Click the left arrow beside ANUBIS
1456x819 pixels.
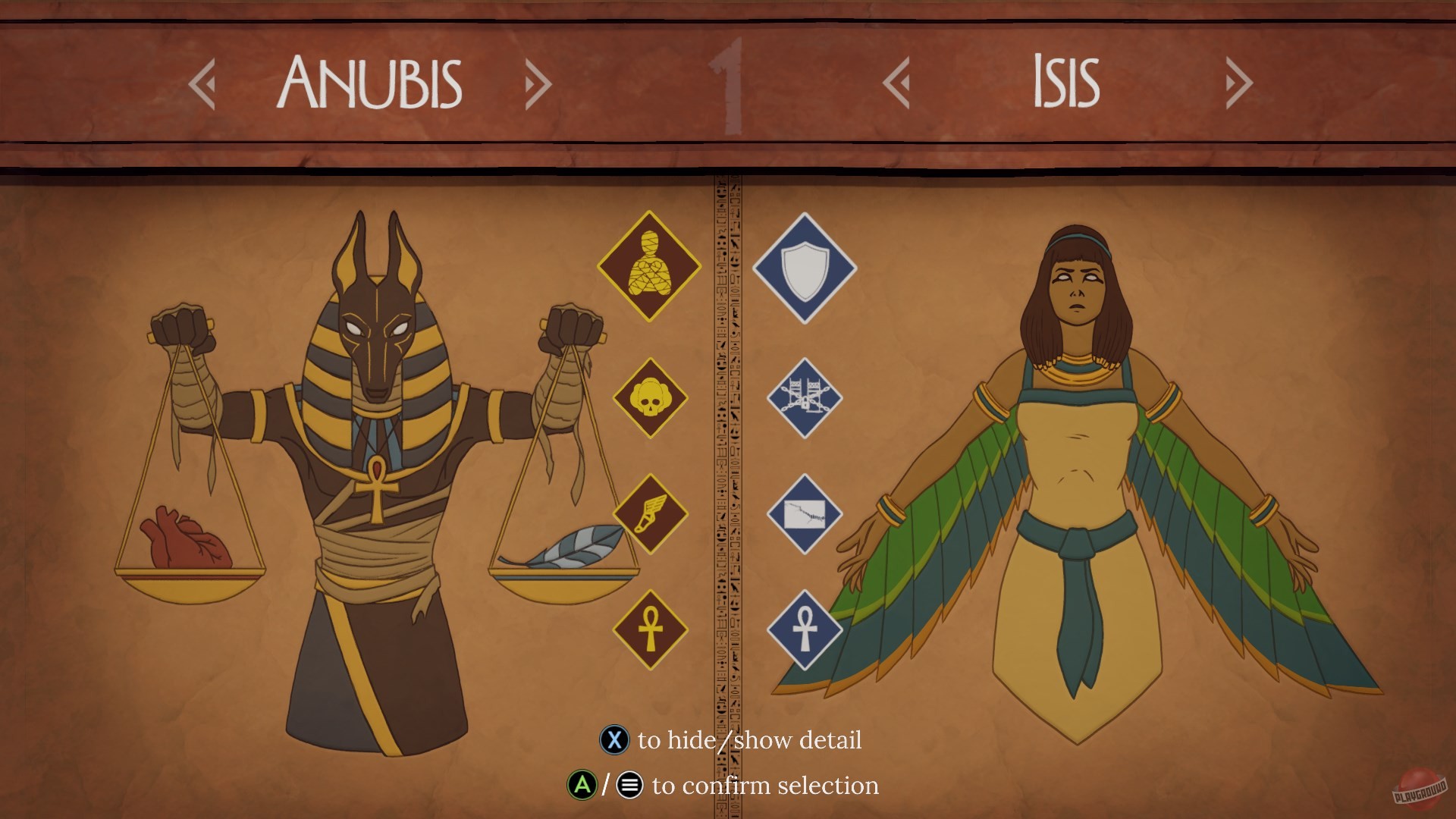point(203,83)
